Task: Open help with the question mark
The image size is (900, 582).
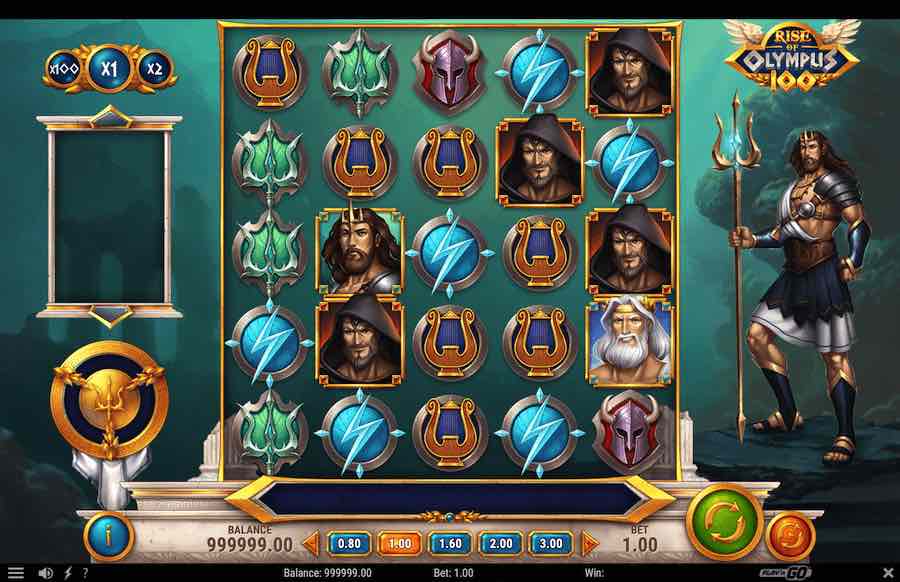Action: click(x=84, y=573)
